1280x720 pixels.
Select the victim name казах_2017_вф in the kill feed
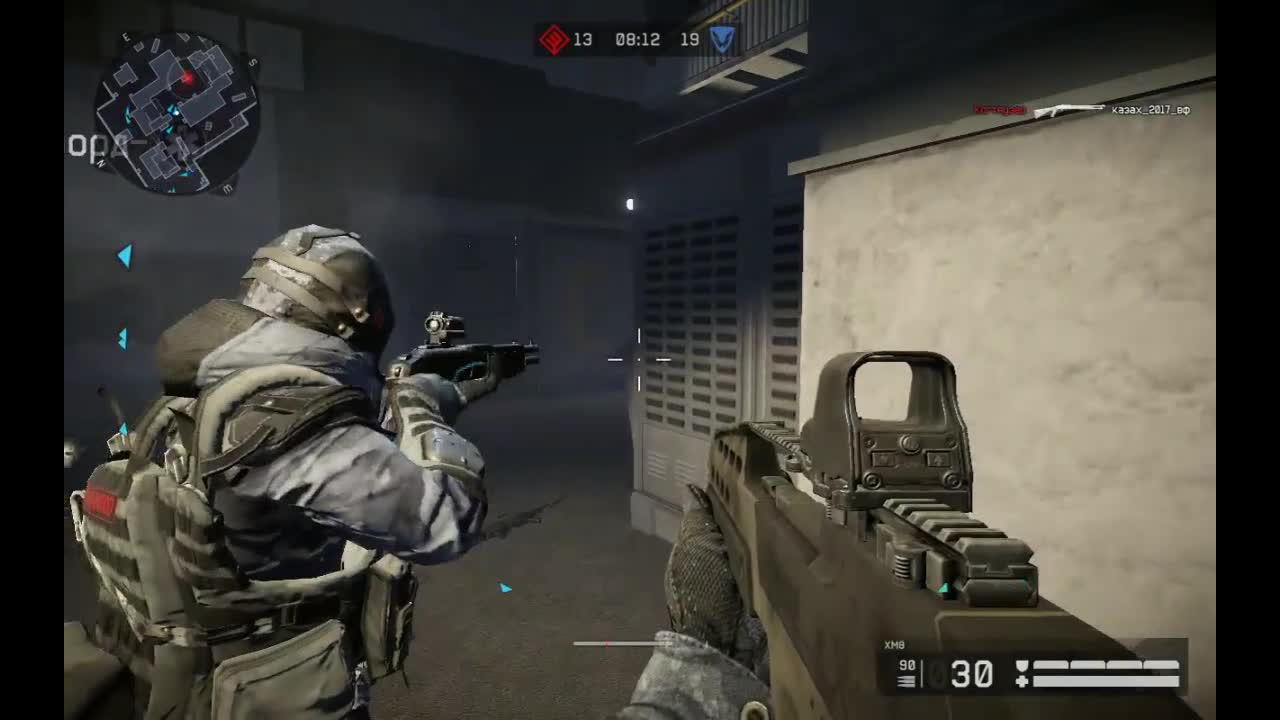(1148, 110)
